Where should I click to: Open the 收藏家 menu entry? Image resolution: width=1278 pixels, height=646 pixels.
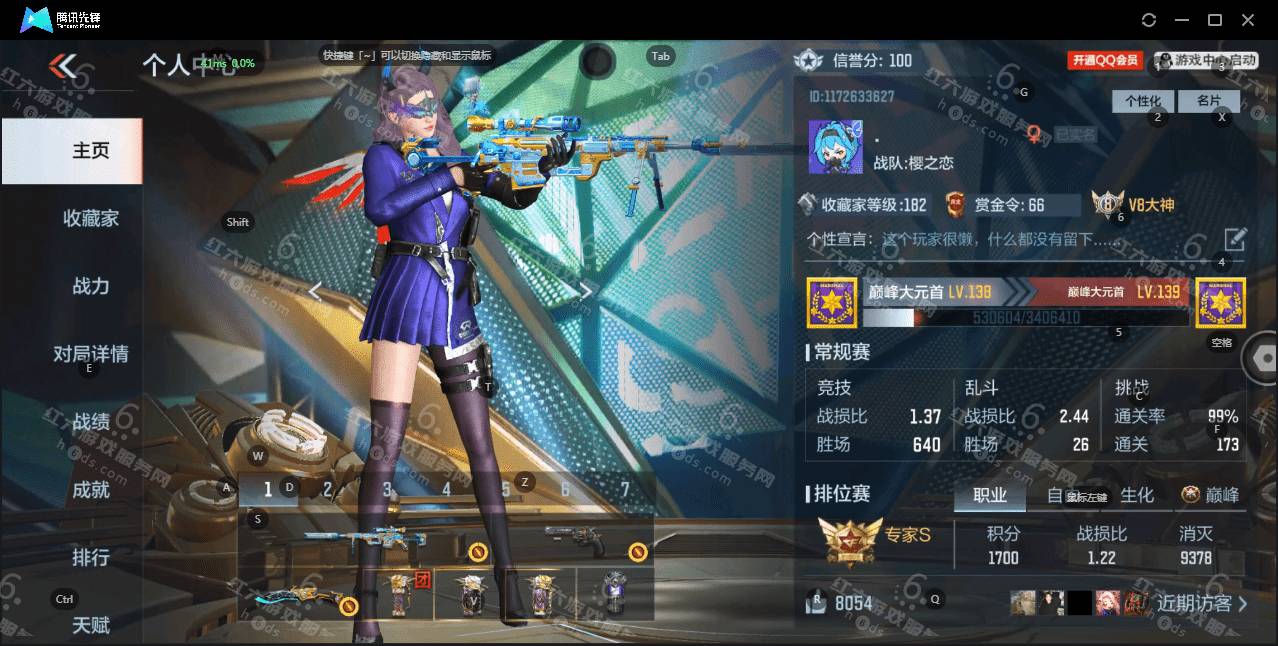point(90,218)
